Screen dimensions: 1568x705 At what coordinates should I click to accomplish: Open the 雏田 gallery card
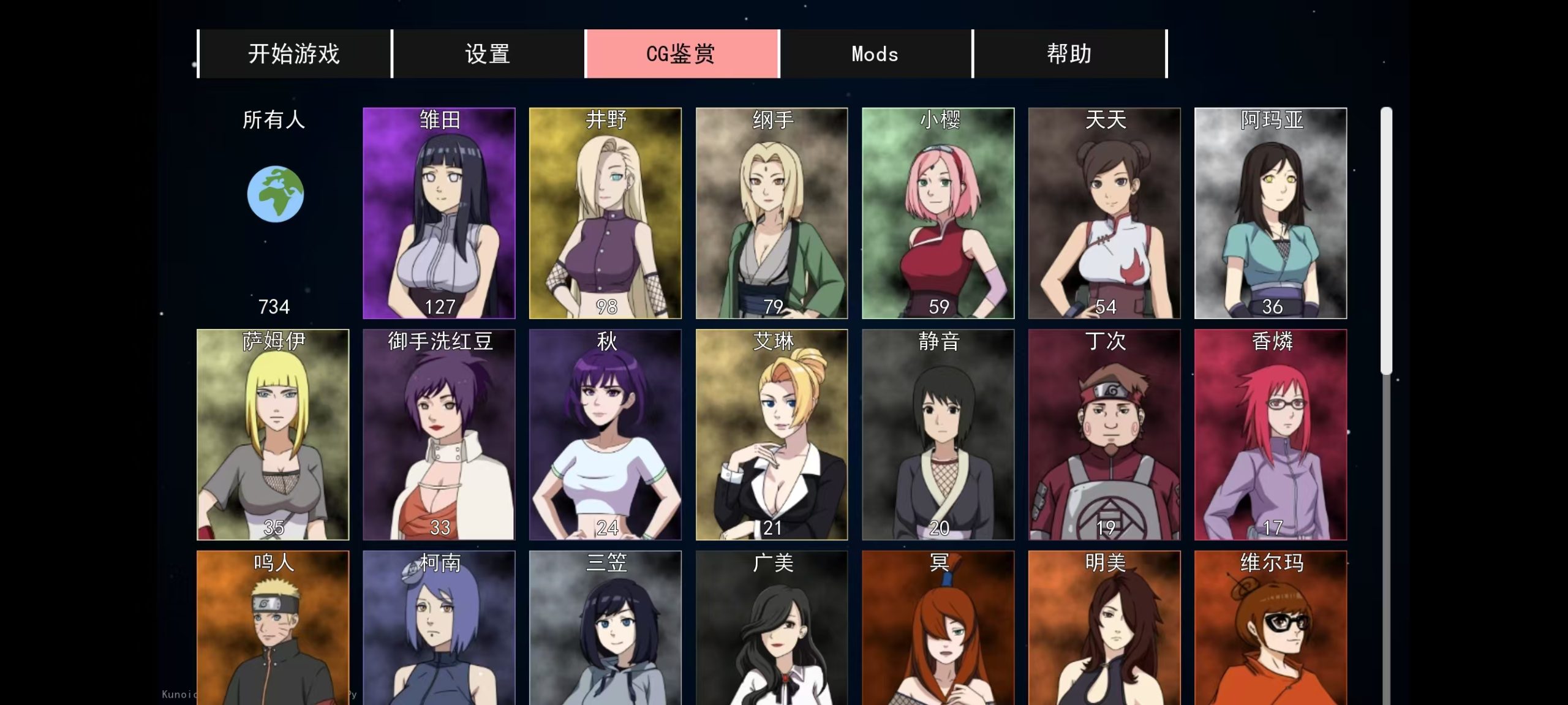click(439, 213)
